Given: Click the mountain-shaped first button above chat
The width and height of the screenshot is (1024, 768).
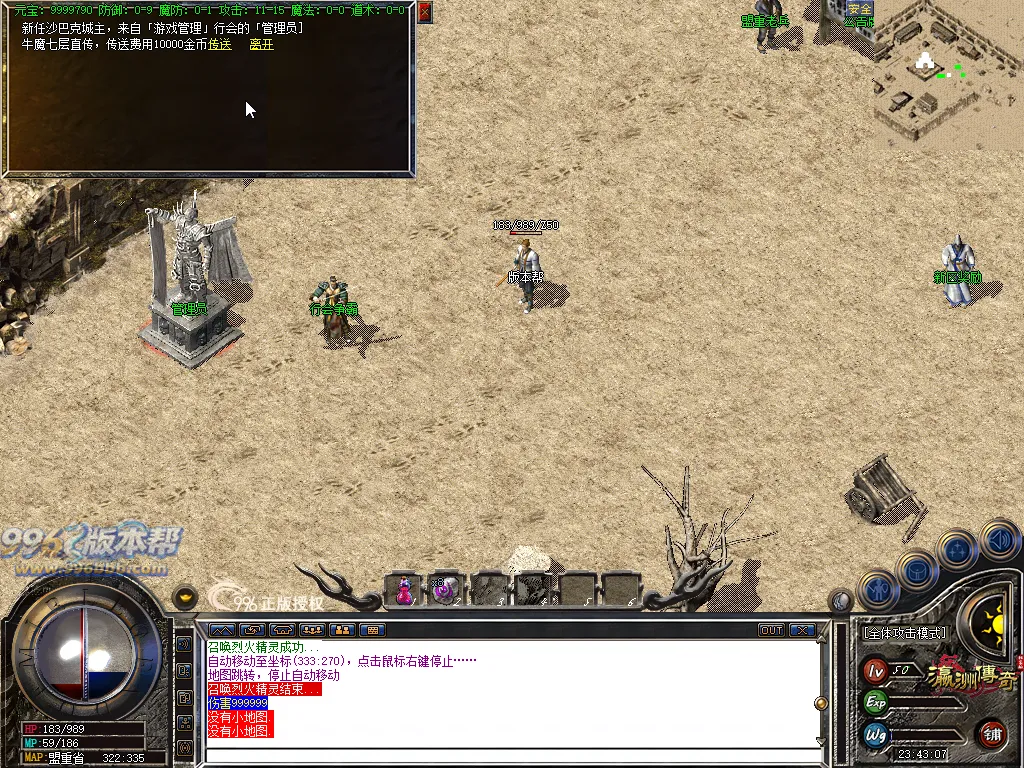Looking at the screenshot, I should (x=222, y=630).
